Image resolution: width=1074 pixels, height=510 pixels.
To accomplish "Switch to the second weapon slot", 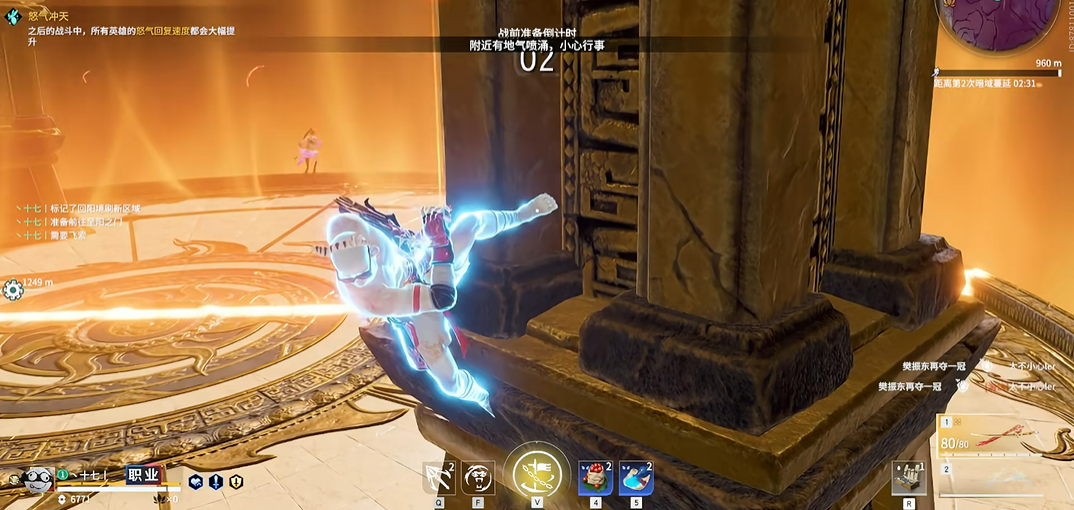I will (x=1003, y=480).
